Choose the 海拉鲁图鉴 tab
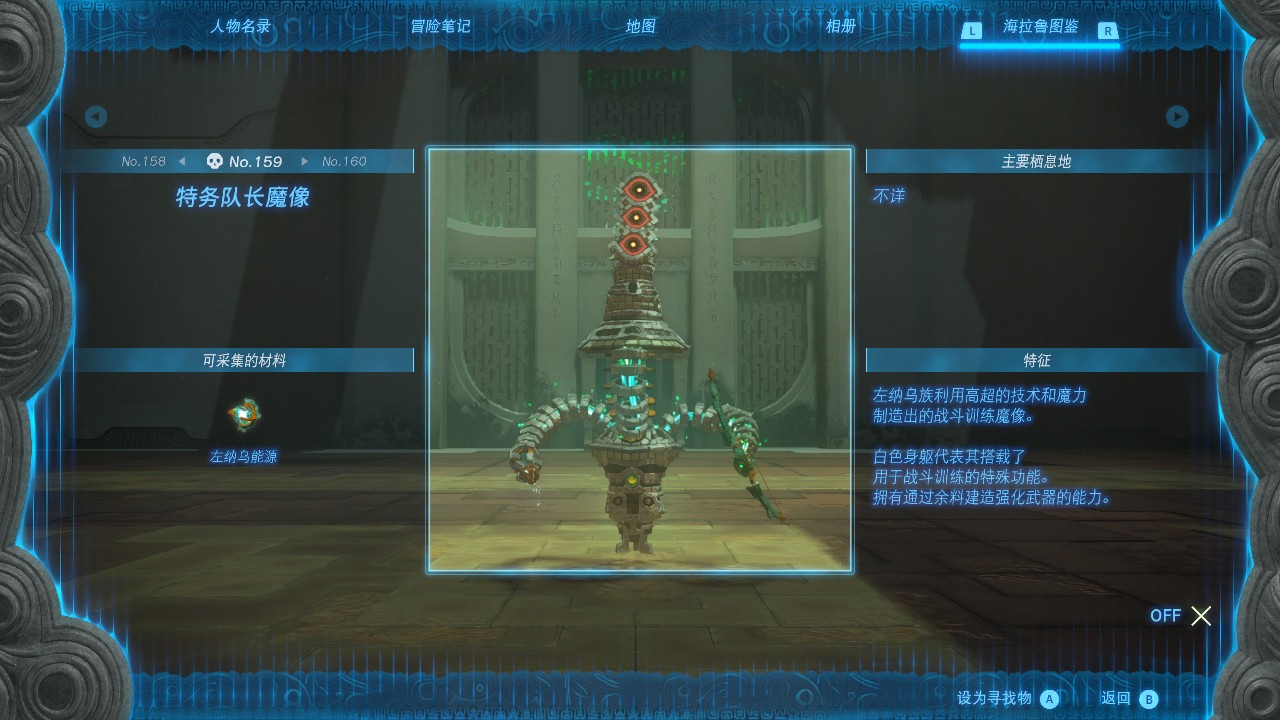The height and width of the screenshot is (720, 1280). point(1040,27)
